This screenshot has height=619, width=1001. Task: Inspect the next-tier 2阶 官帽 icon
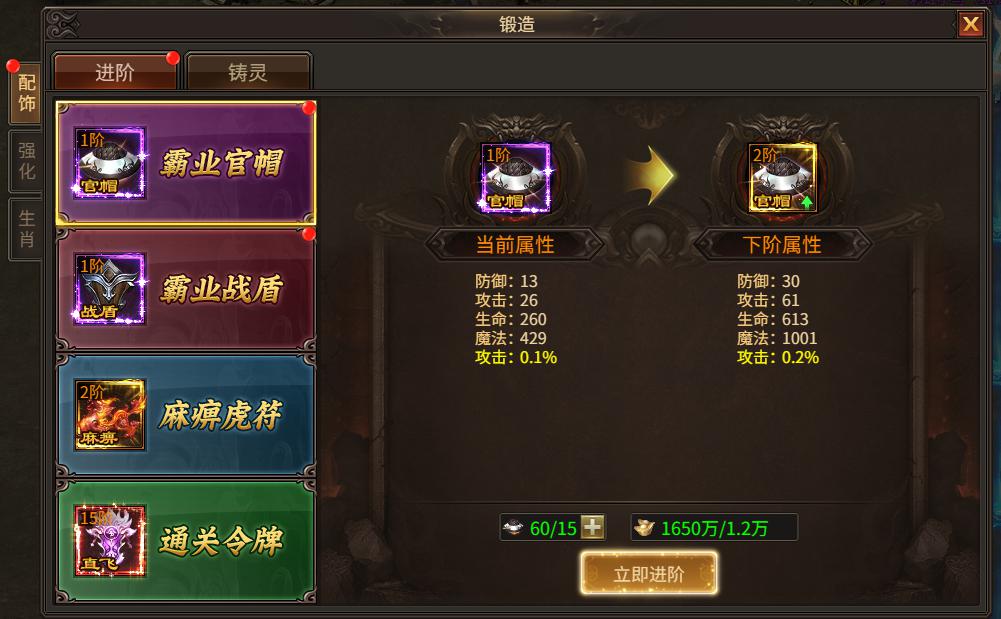(783, 178)
